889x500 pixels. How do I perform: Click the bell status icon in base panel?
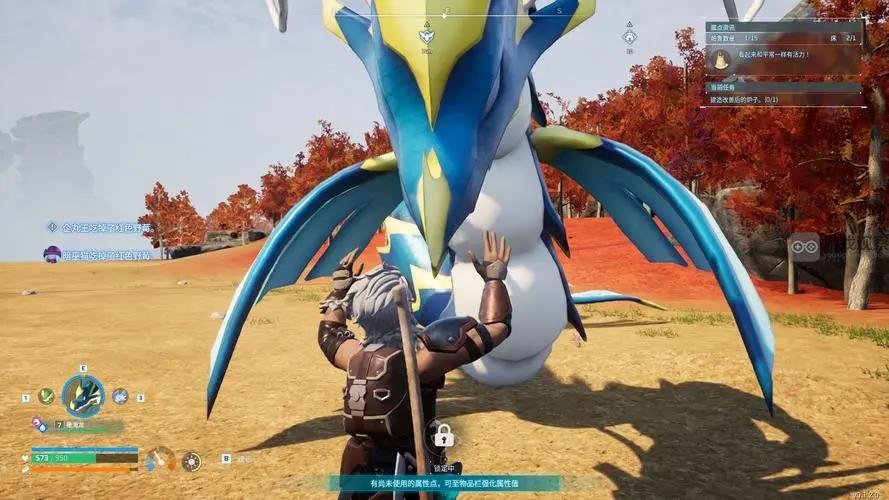pos(719,60)
